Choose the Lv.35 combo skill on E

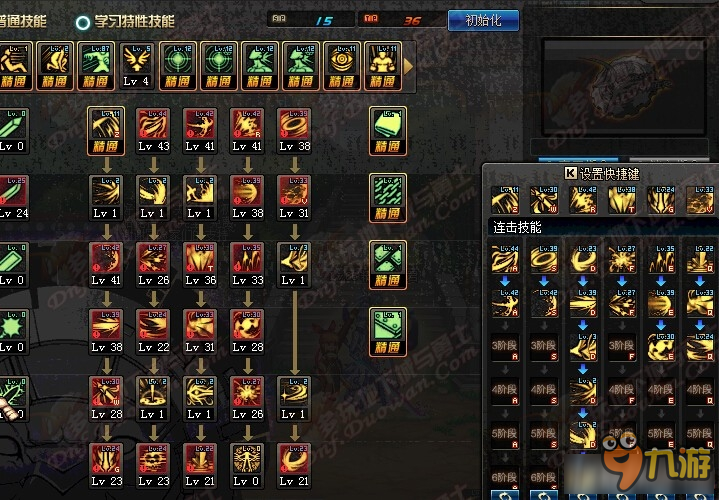662,260
